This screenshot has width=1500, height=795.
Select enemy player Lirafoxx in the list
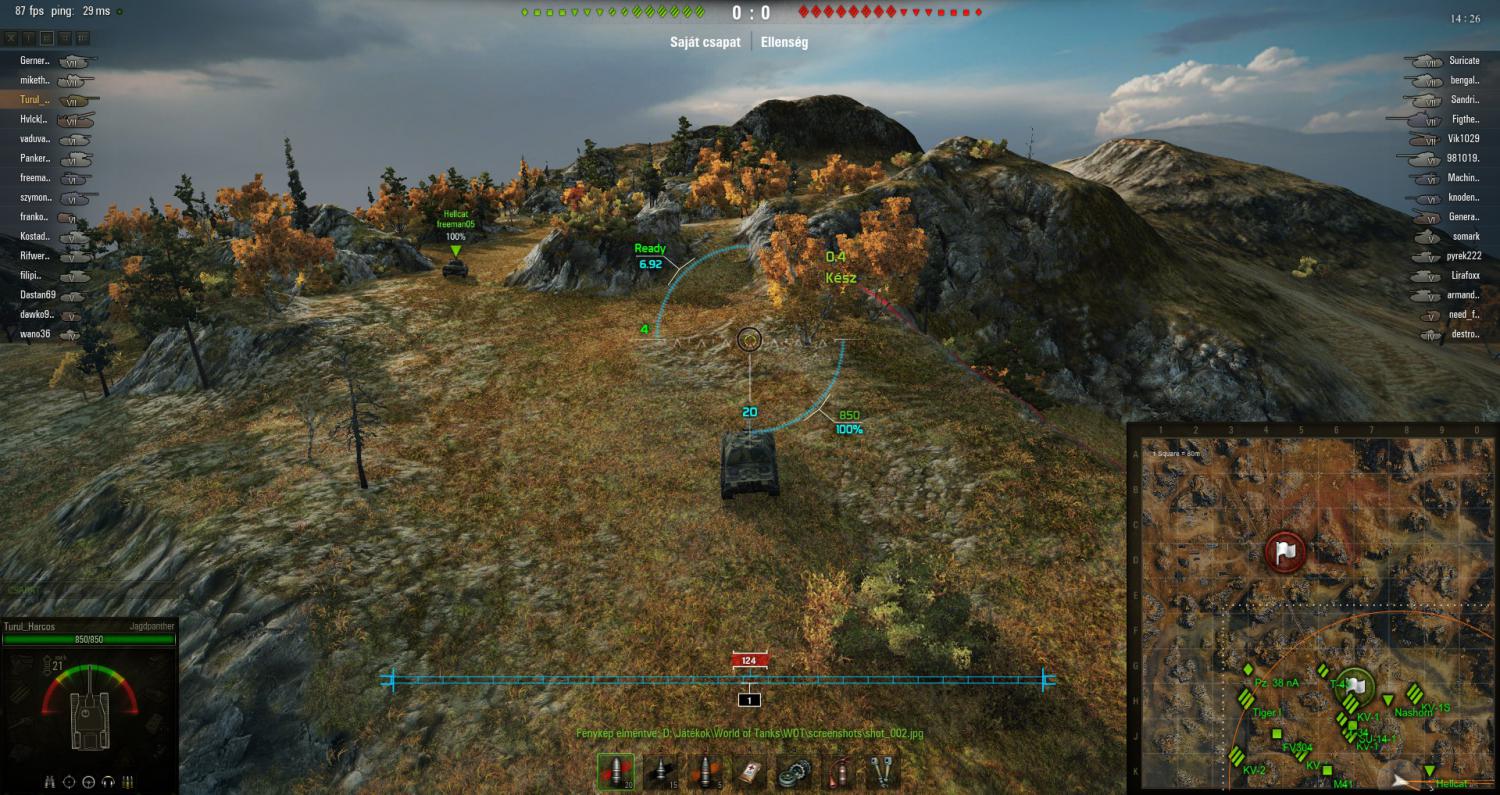pyautogui.click(x=1462, y=276)
